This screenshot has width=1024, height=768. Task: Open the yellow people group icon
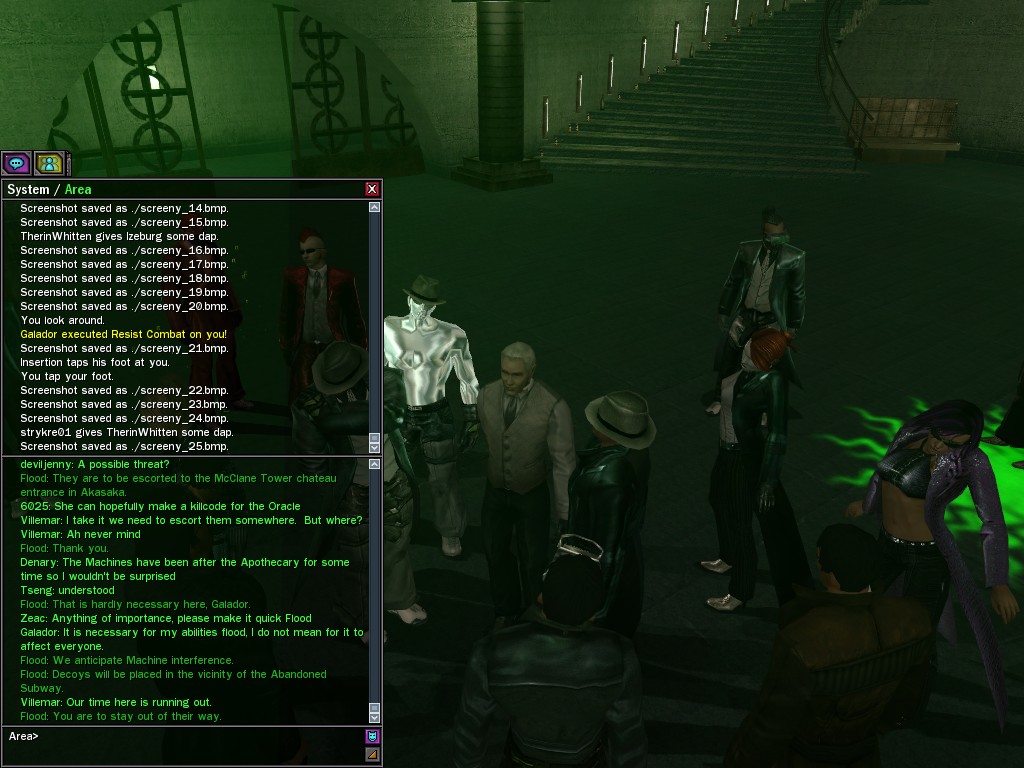click(x=49, y=162)
